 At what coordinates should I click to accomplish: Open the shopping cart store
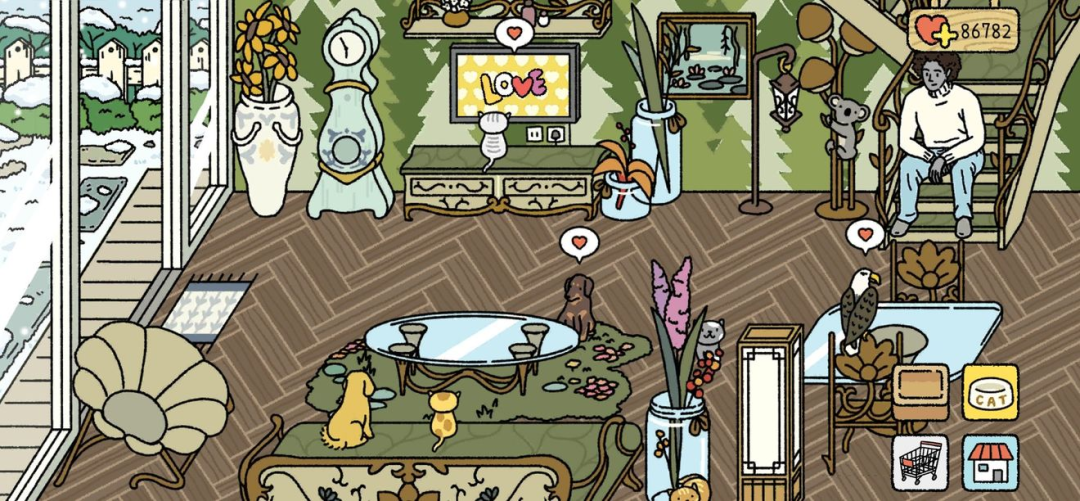(920, 461)
